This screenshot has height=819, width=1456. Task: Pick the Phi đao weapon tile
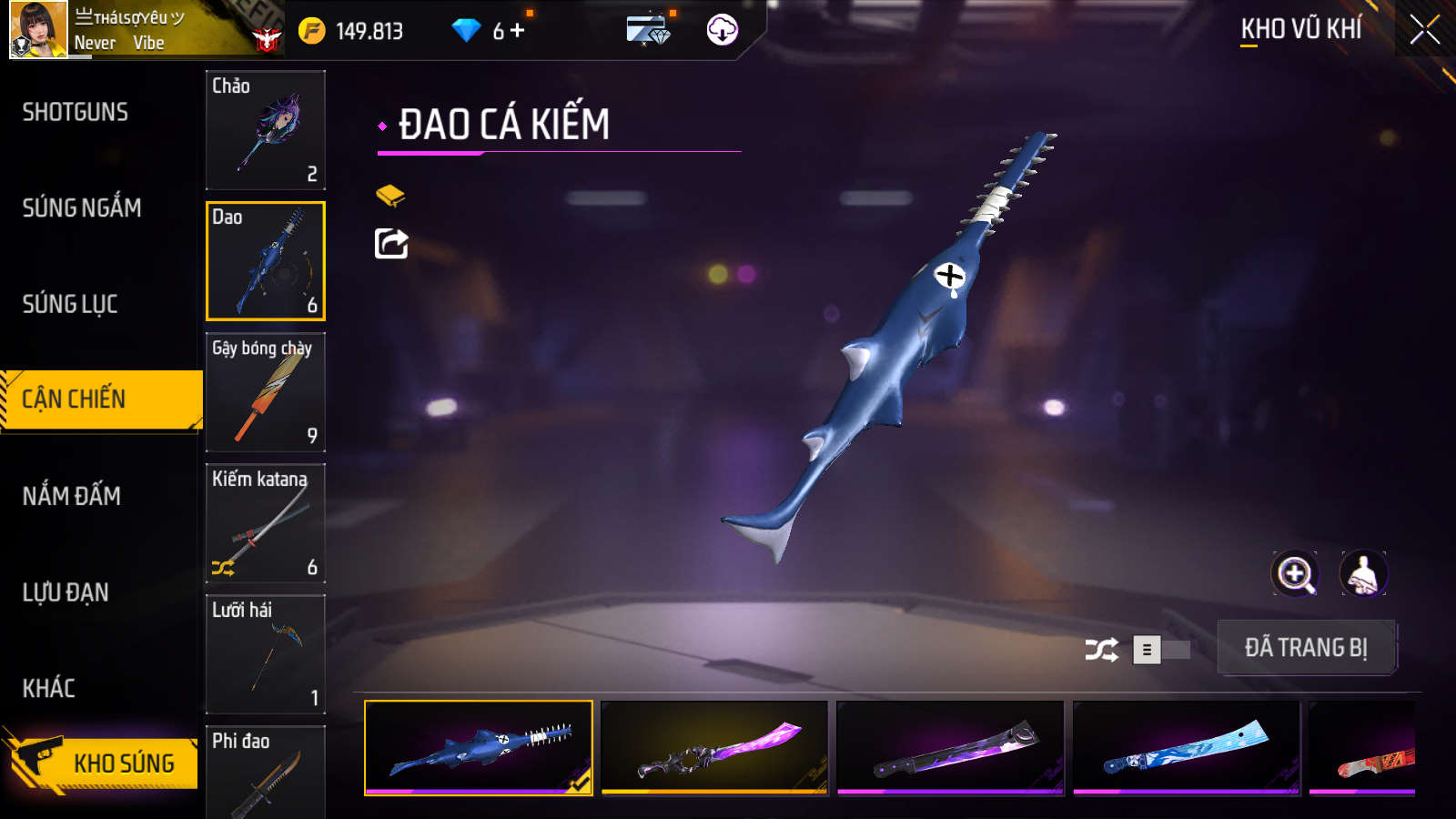[x=266, y=772]
